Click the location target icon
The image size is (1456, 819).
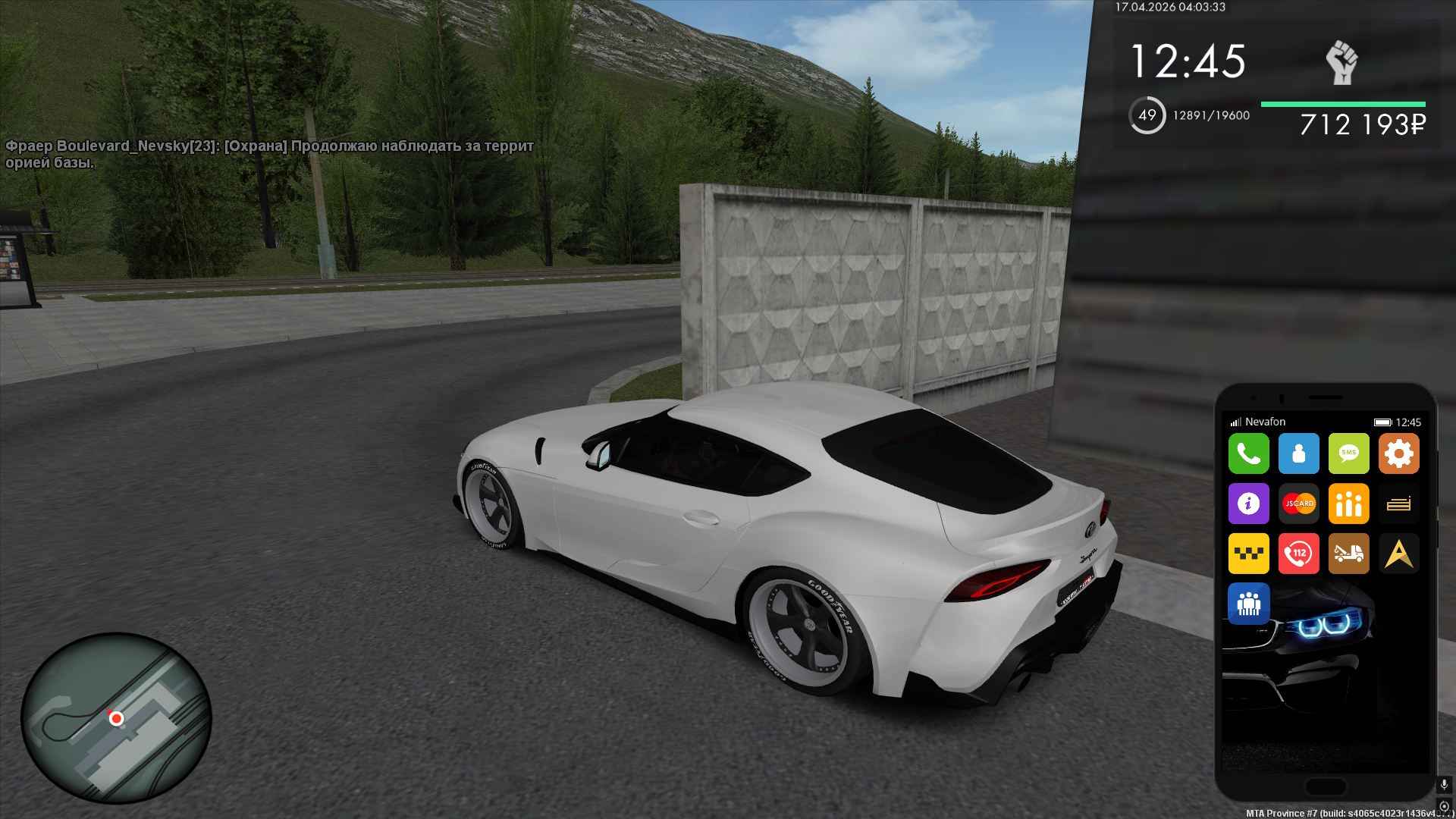[1444, 806]
